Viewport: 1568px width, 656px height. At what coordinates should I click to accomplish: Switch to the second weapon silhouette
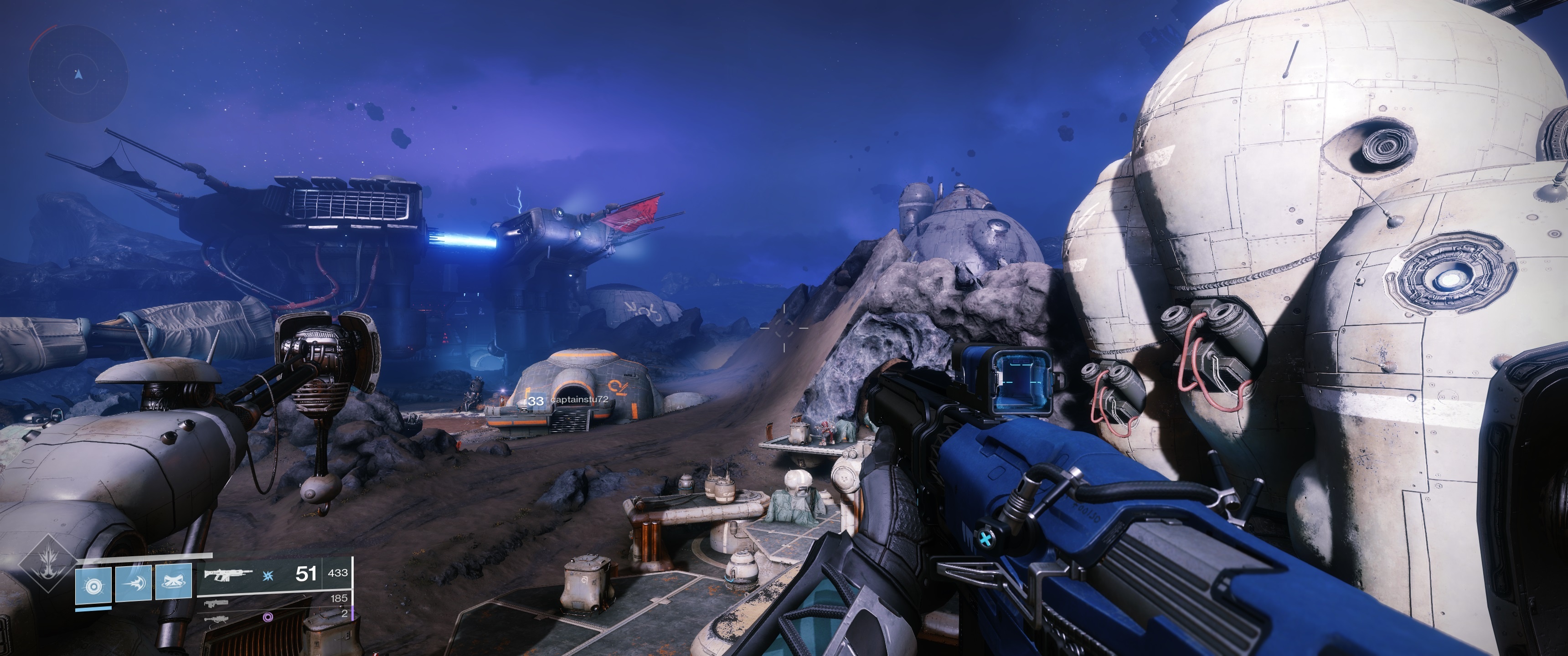point(217,604)
